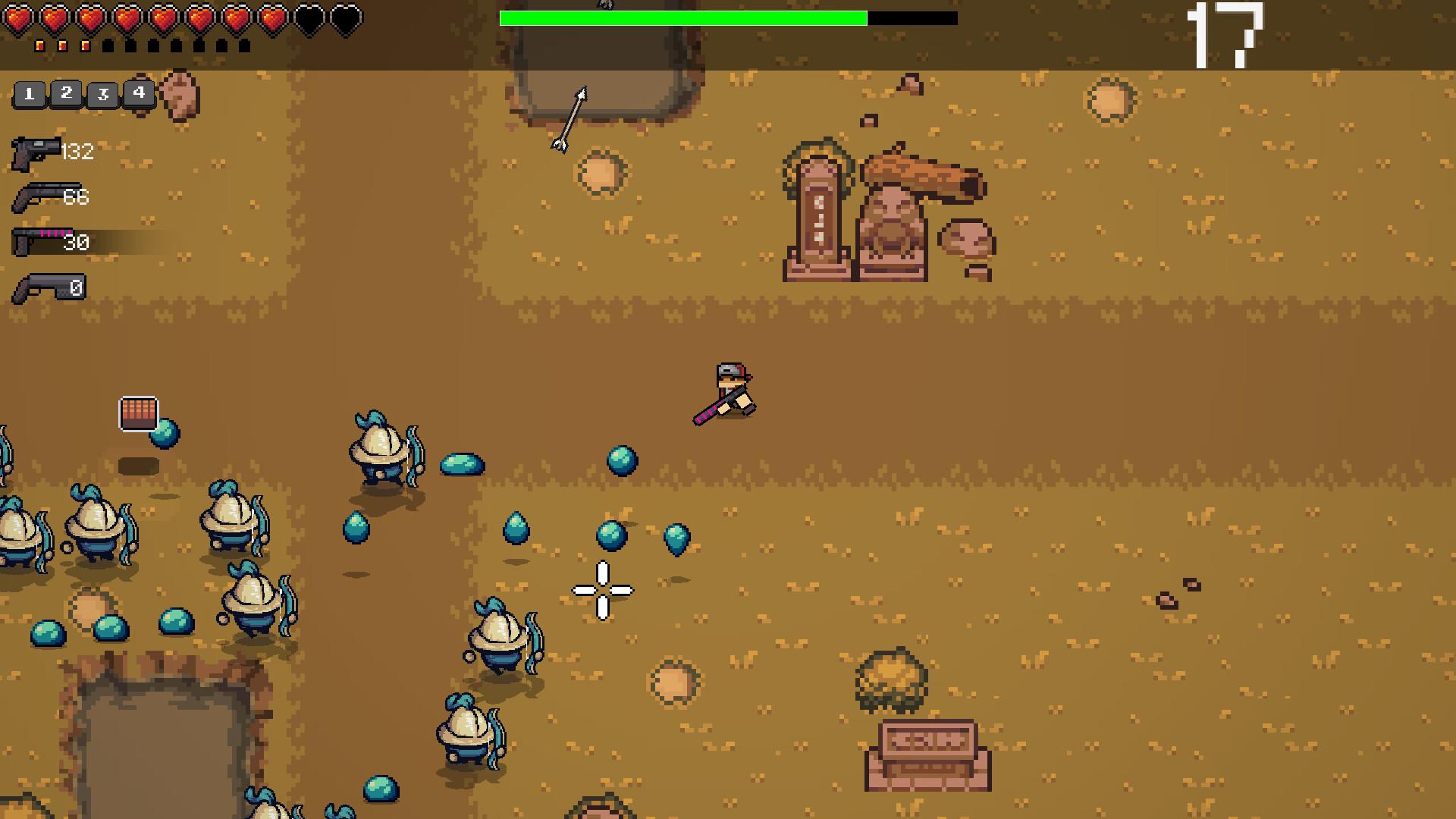The height and width of the screenshot is (819, 1456).
Task: Click the nearest archer enemy with a bow
Action: pos(497,637)
